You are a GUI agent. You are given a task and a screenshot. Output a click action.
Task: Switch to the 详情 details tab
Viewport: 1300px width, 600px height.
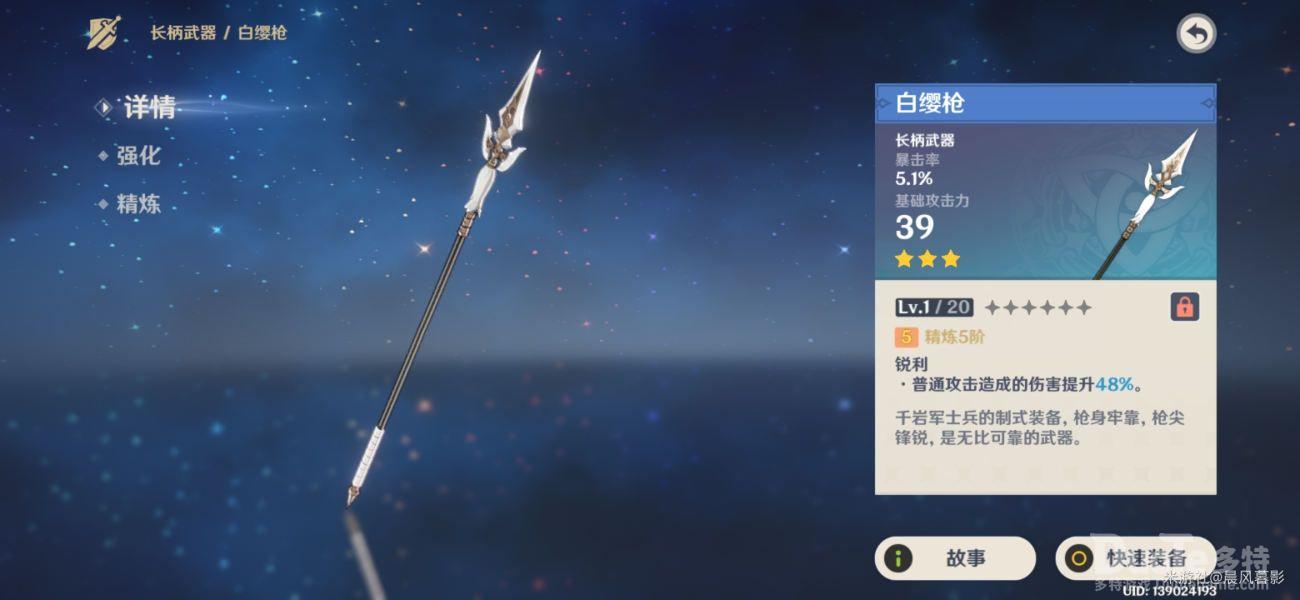pyautogui.click(x=148, y=108)
